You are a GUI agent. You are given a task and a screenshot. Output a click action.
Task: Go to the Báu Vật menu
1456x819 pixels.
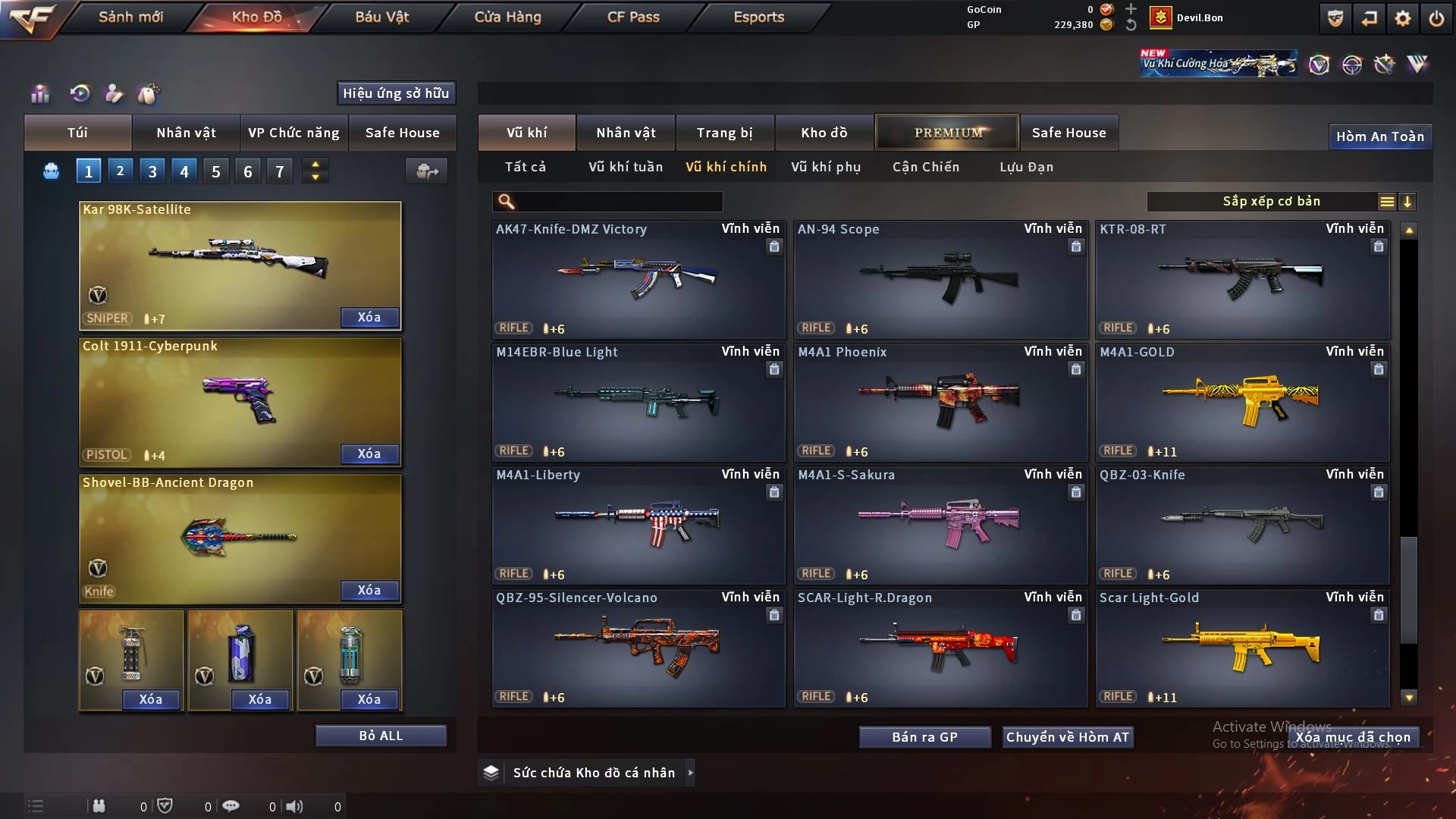coord(381,17)
